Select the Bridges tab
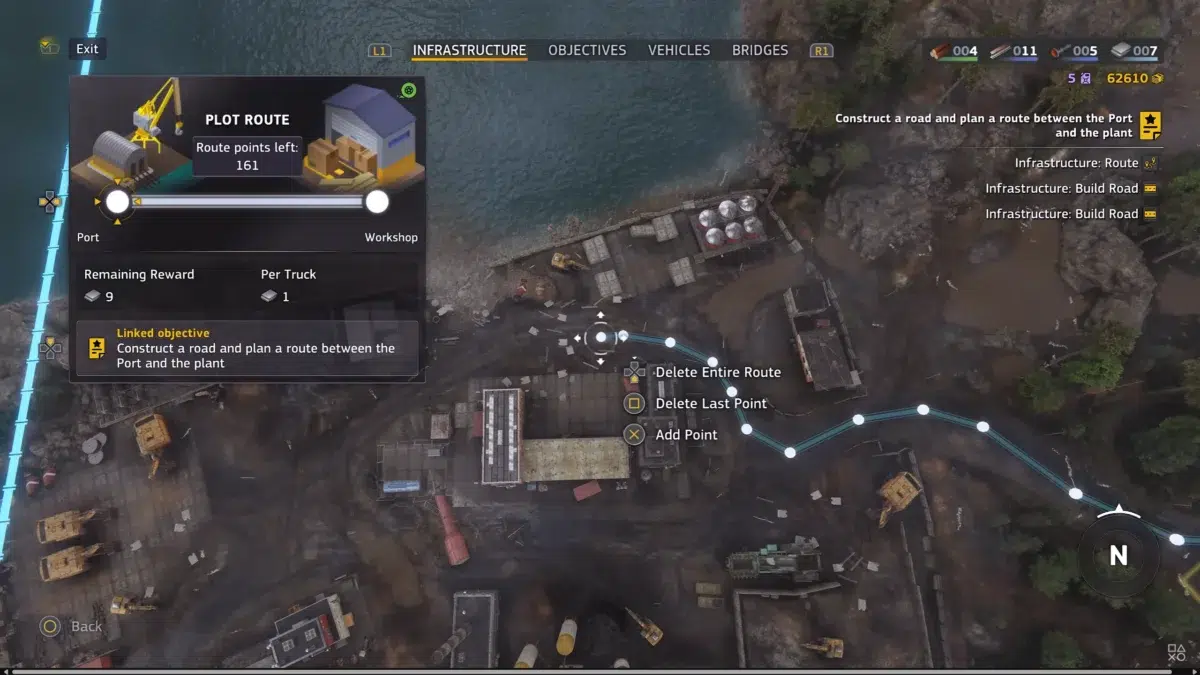The width and height of the screenshot is (1200, 675). click(760, 50)
